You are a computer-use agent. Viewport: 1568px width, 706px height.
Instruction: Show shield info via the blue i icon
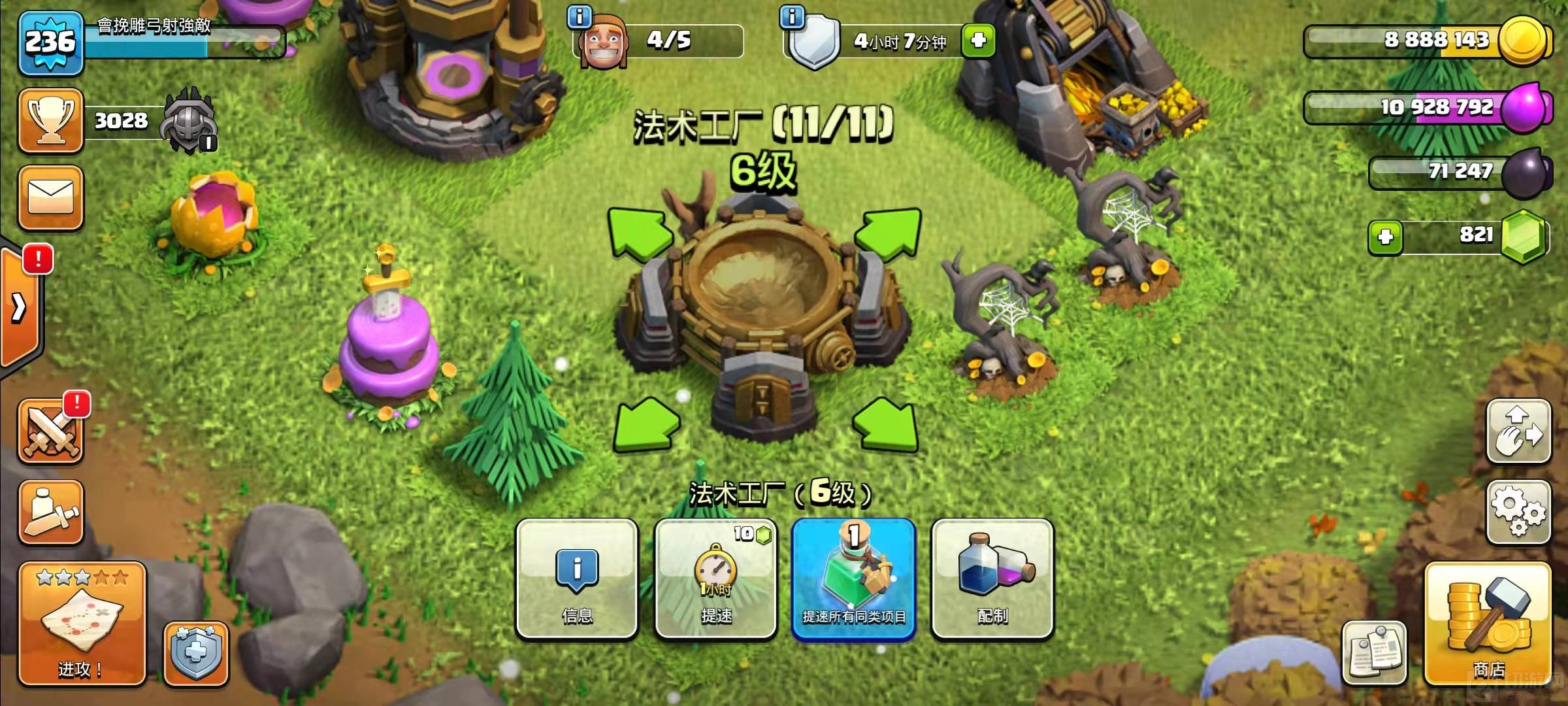(x=792, y=16)
